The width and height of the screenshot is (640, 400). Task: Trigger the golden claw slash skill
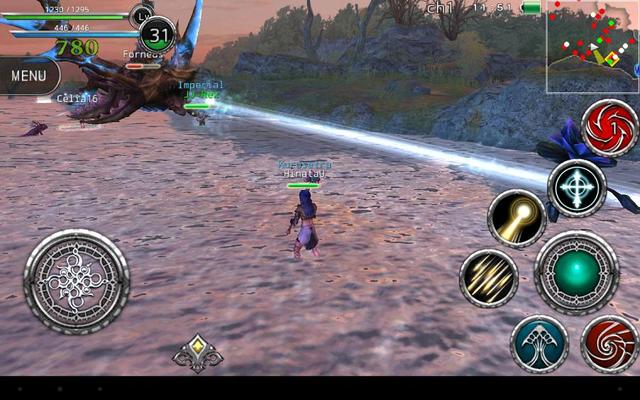488,279
